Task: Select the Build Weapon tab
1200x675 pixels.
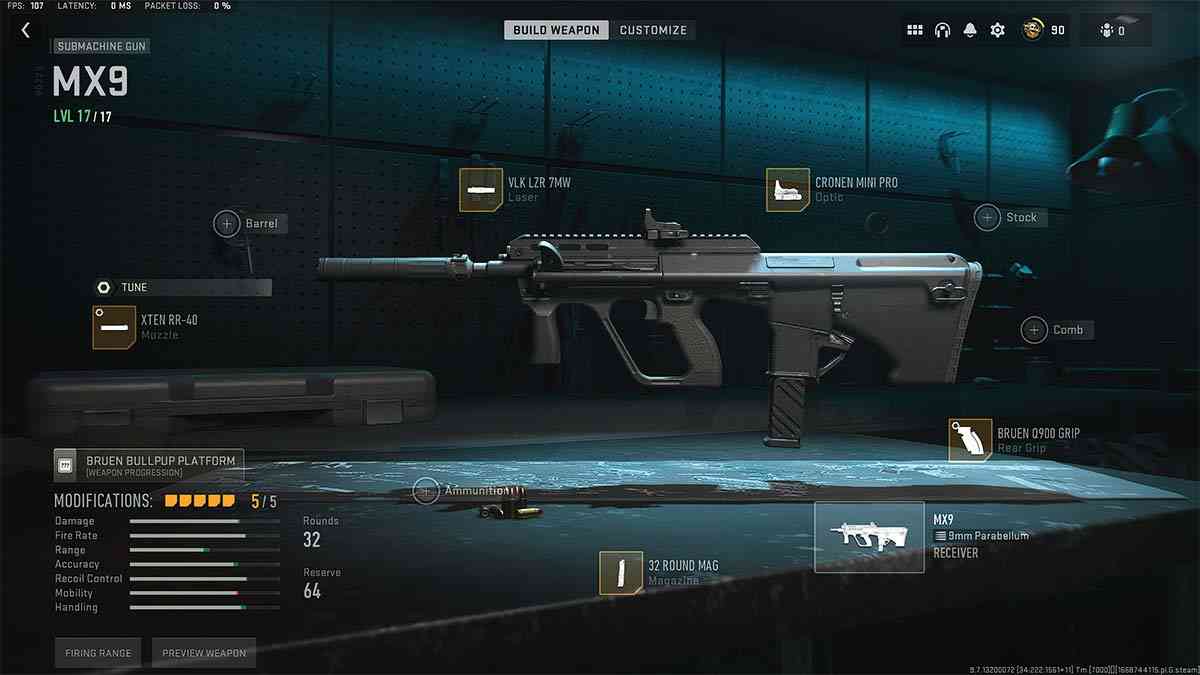Action: pyautogui.click(x=556, y=30)
